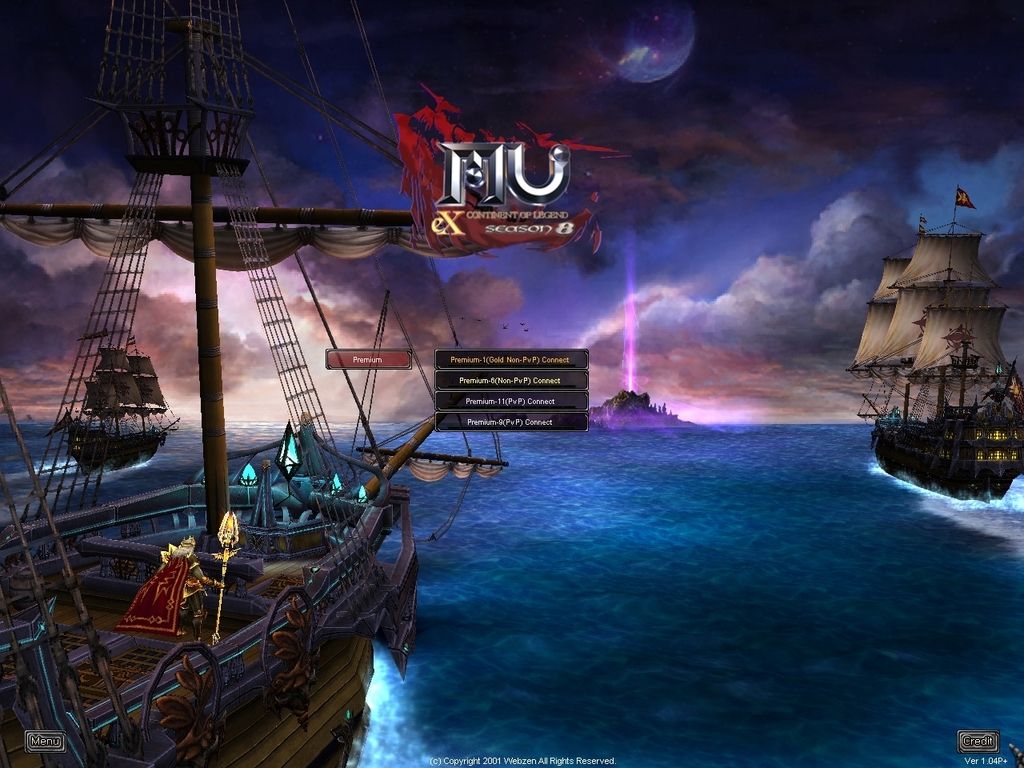The height and width of the screenshot is (768, 1024).
Task: Show the Credit screen
Action: (x=978, y=741)
